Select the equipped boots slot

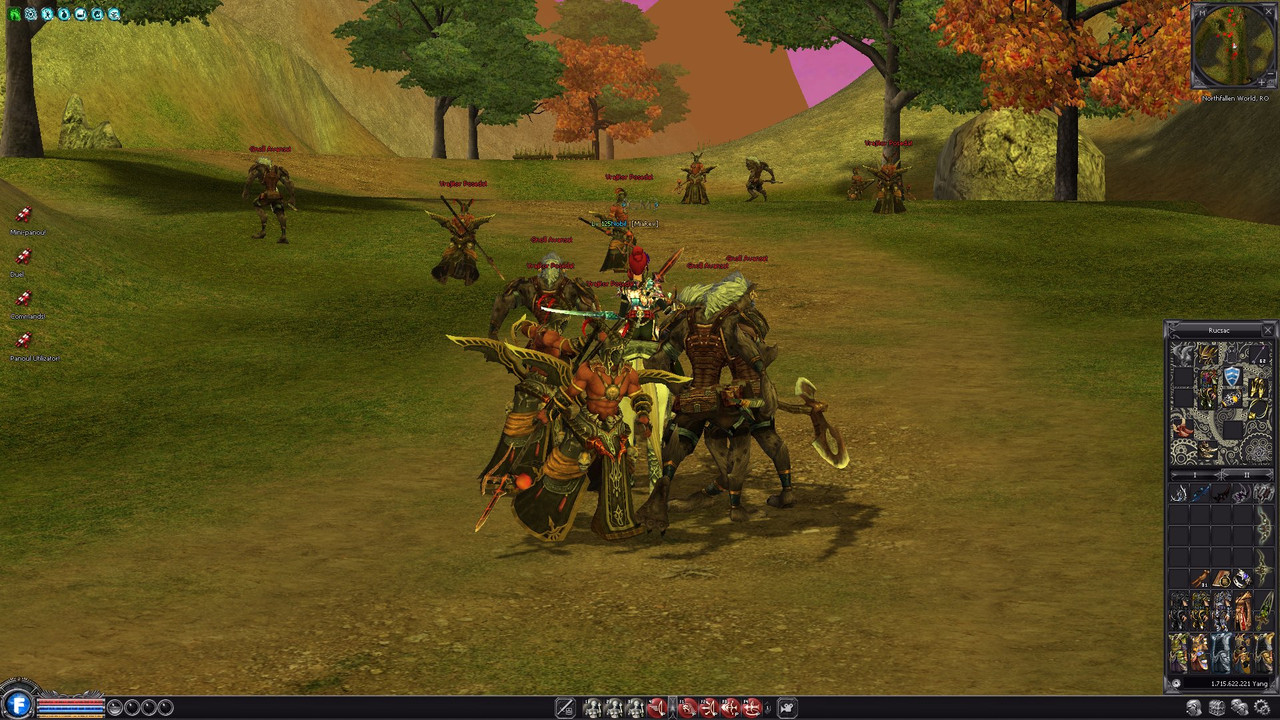click(1209, 453)
